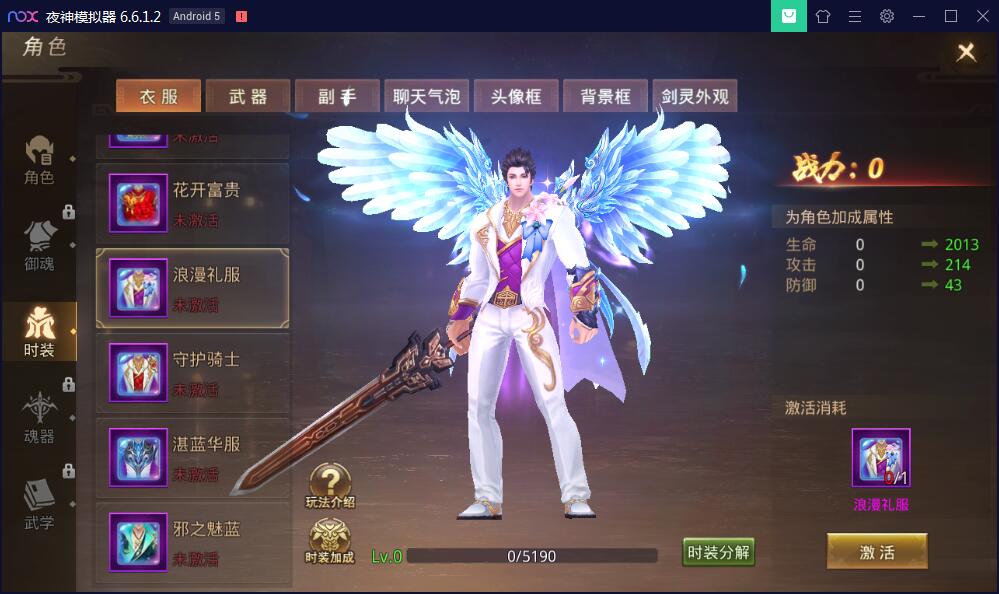Choose the 守护骑士 outfit
Screen dimensions: 999x594
point(193,372)
